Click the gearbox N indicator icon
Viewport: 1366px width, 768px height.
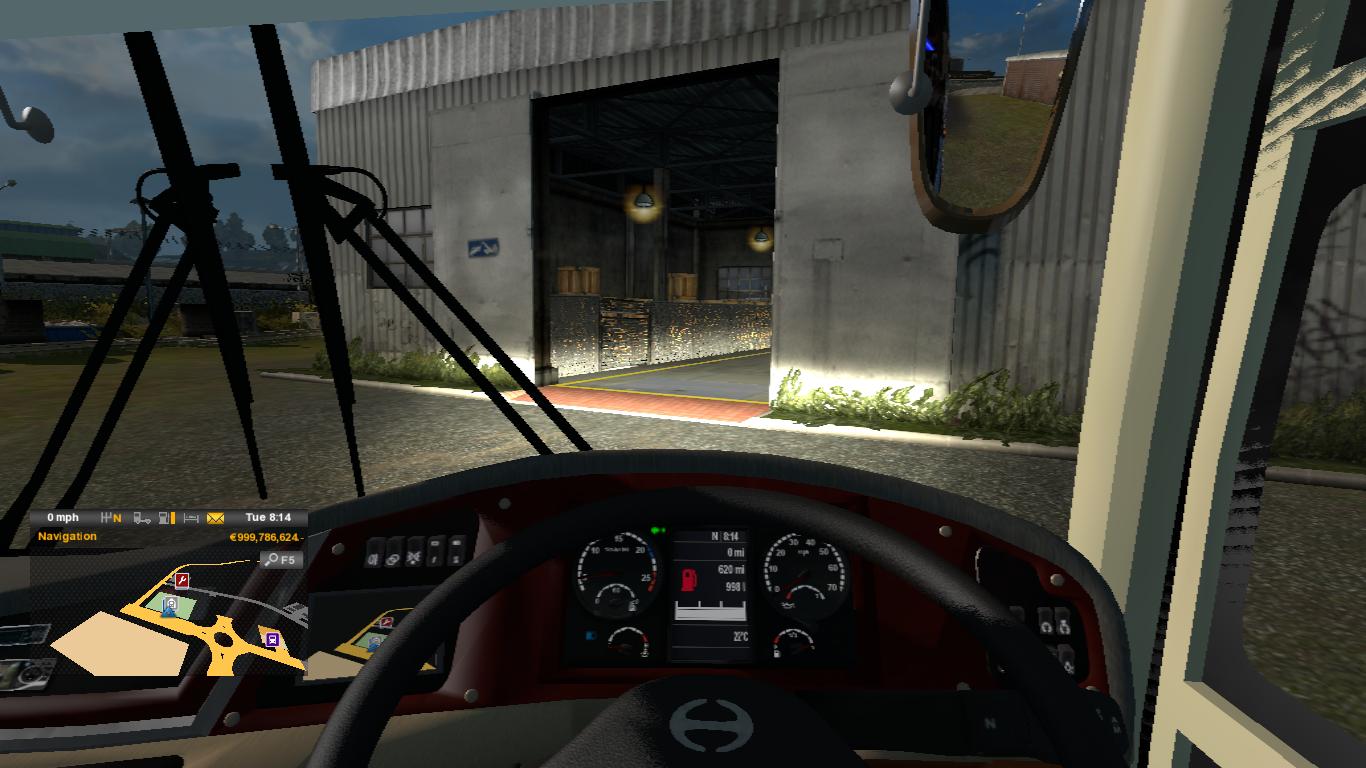pos(110,516)
